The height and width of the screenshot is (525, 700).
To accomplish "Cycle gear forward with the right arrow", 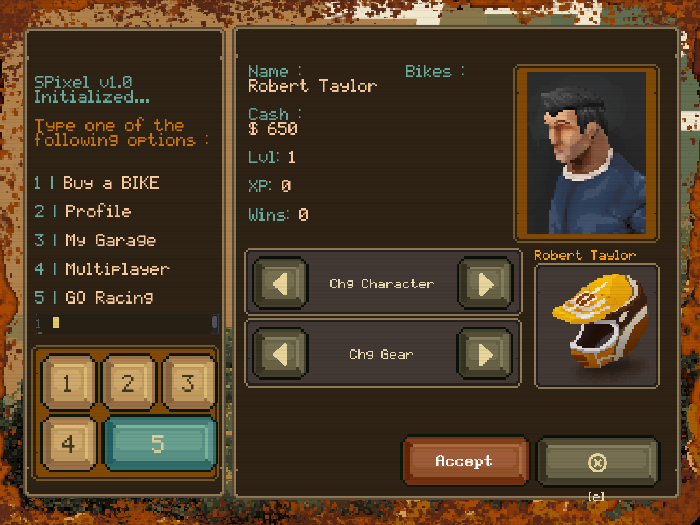I will [485, 354].
